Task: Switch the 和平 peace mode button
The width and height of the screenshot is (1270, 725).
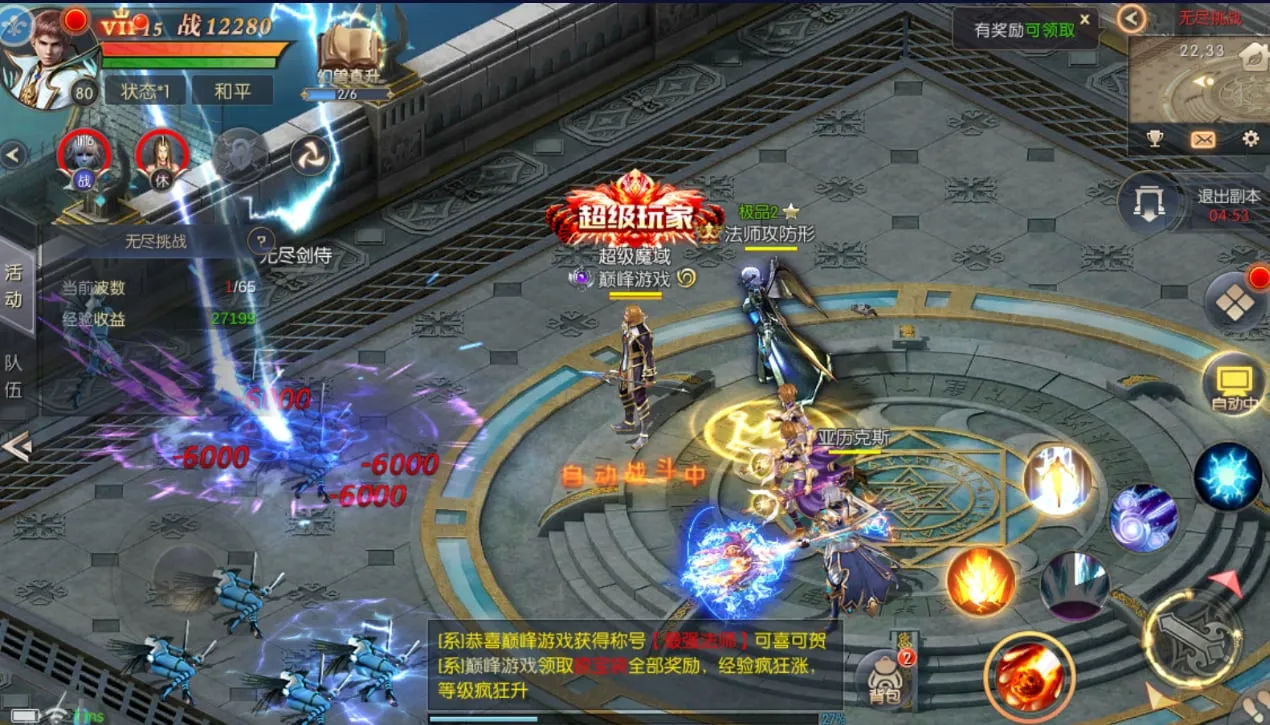Action: pos(232,91)
